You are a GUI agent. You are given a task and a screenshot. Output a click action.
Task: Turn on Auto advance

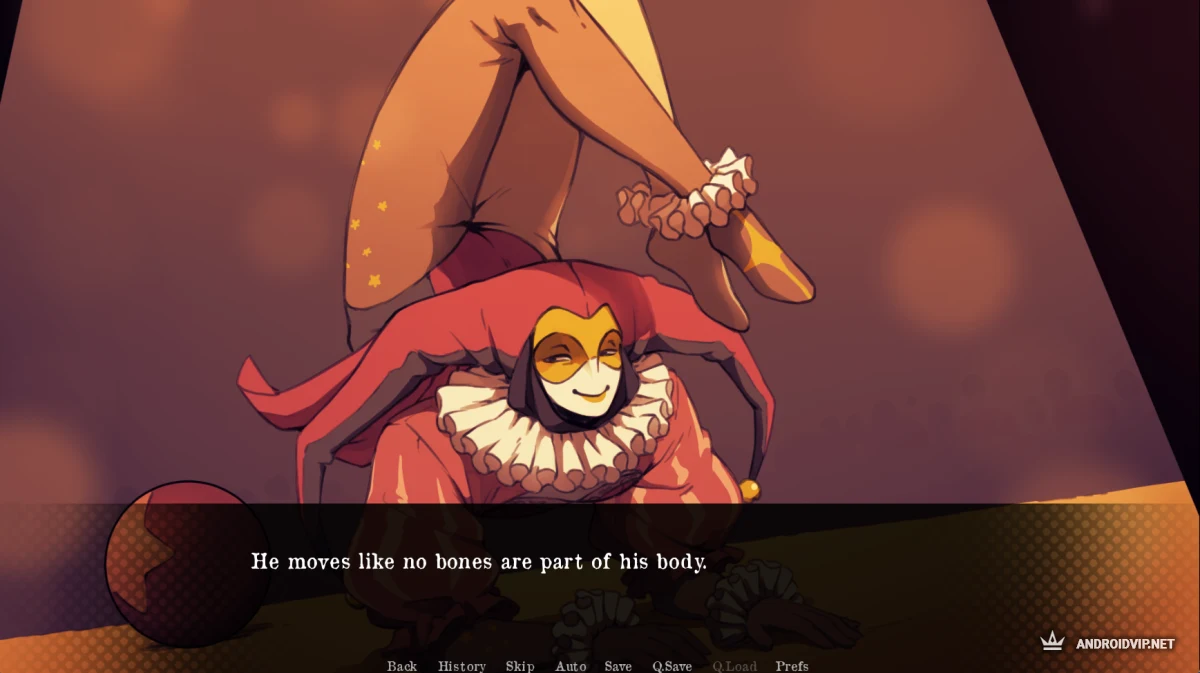tap(571, 666)
